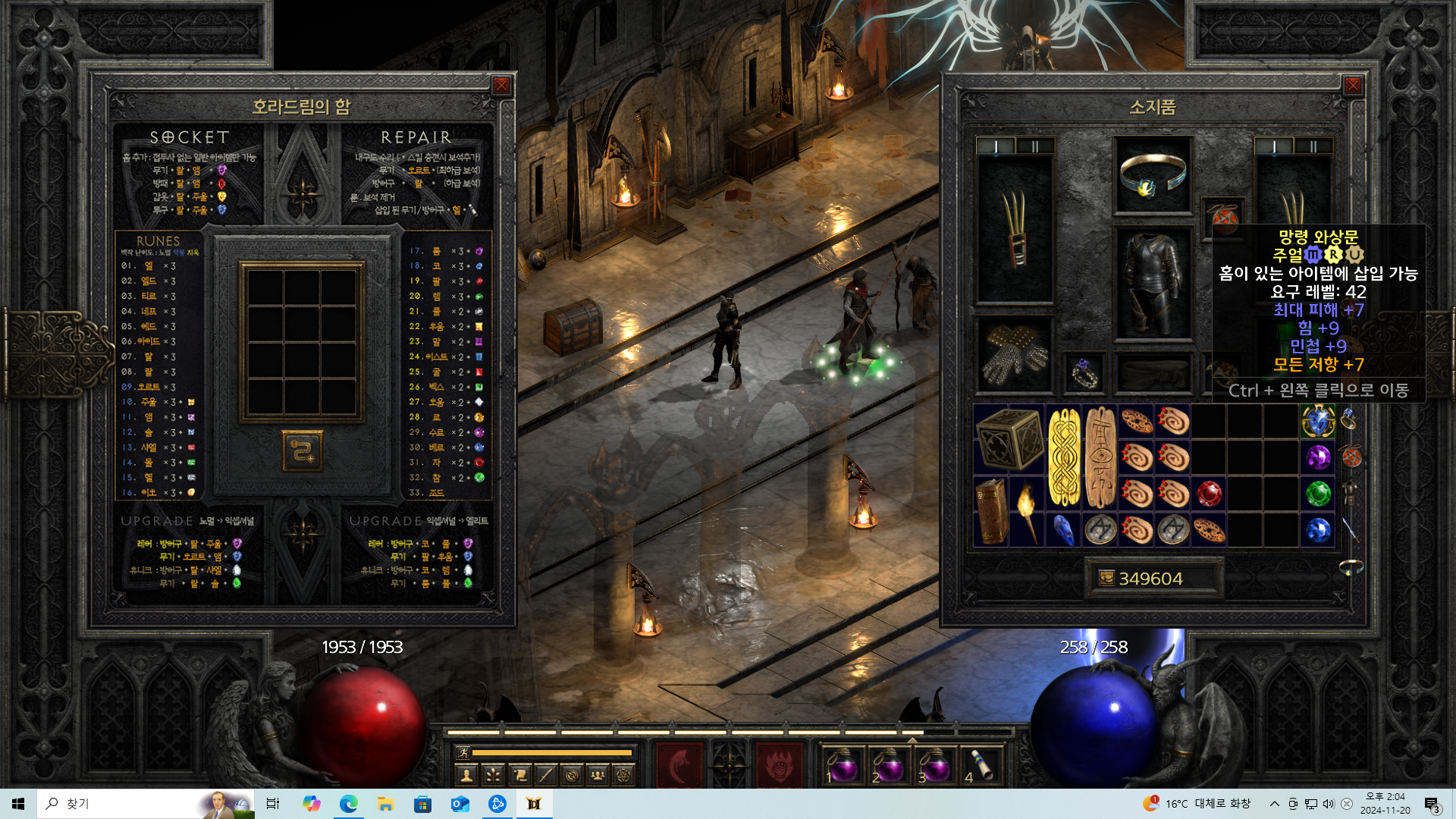Viewport: 1456px width, 819px height.
Task: Select the brown tome in inventory
Action: coord(991,512)
